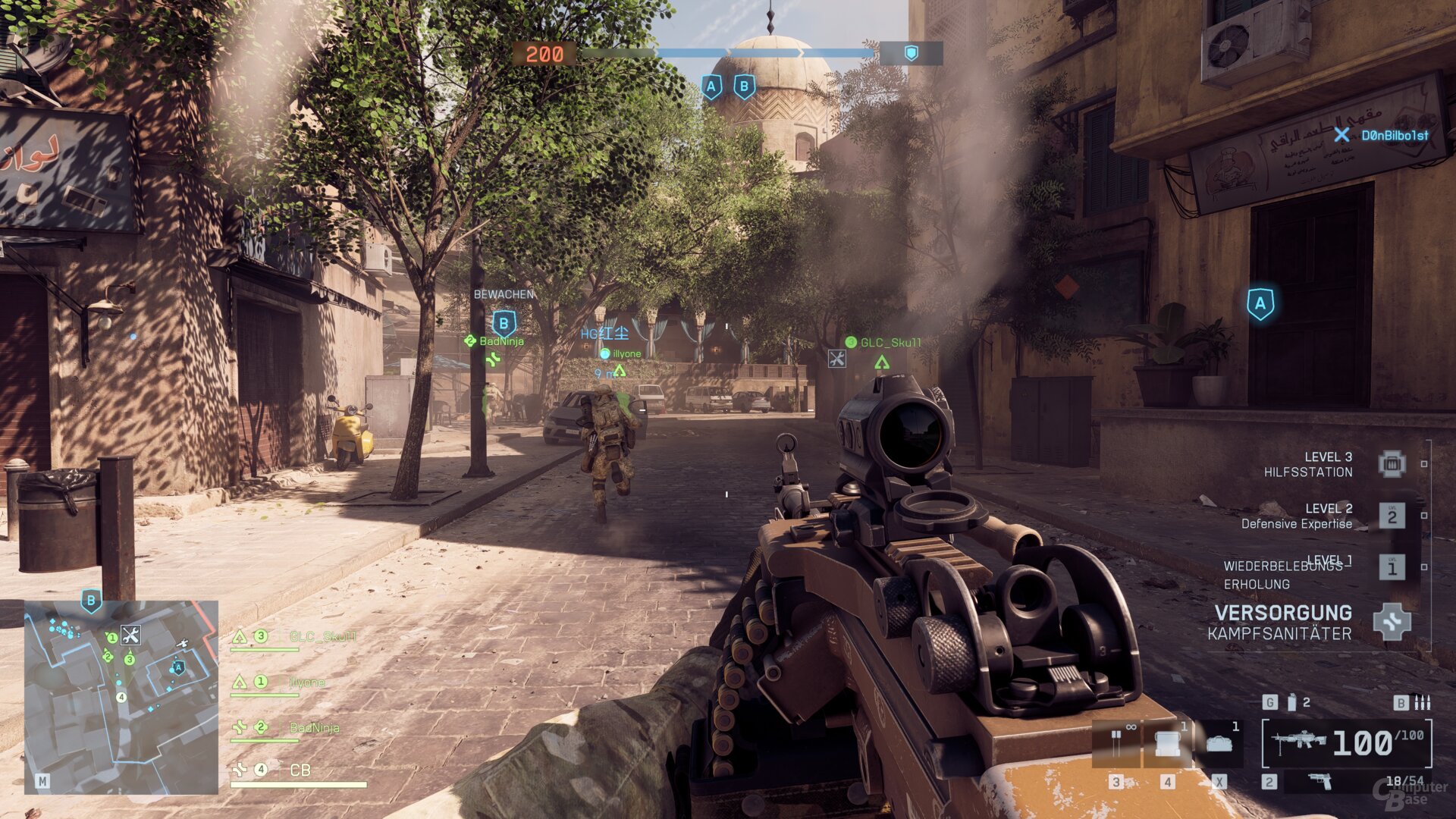Select the defibrillator gadget slot
Screen dimensions: 1456x819
1116,743
